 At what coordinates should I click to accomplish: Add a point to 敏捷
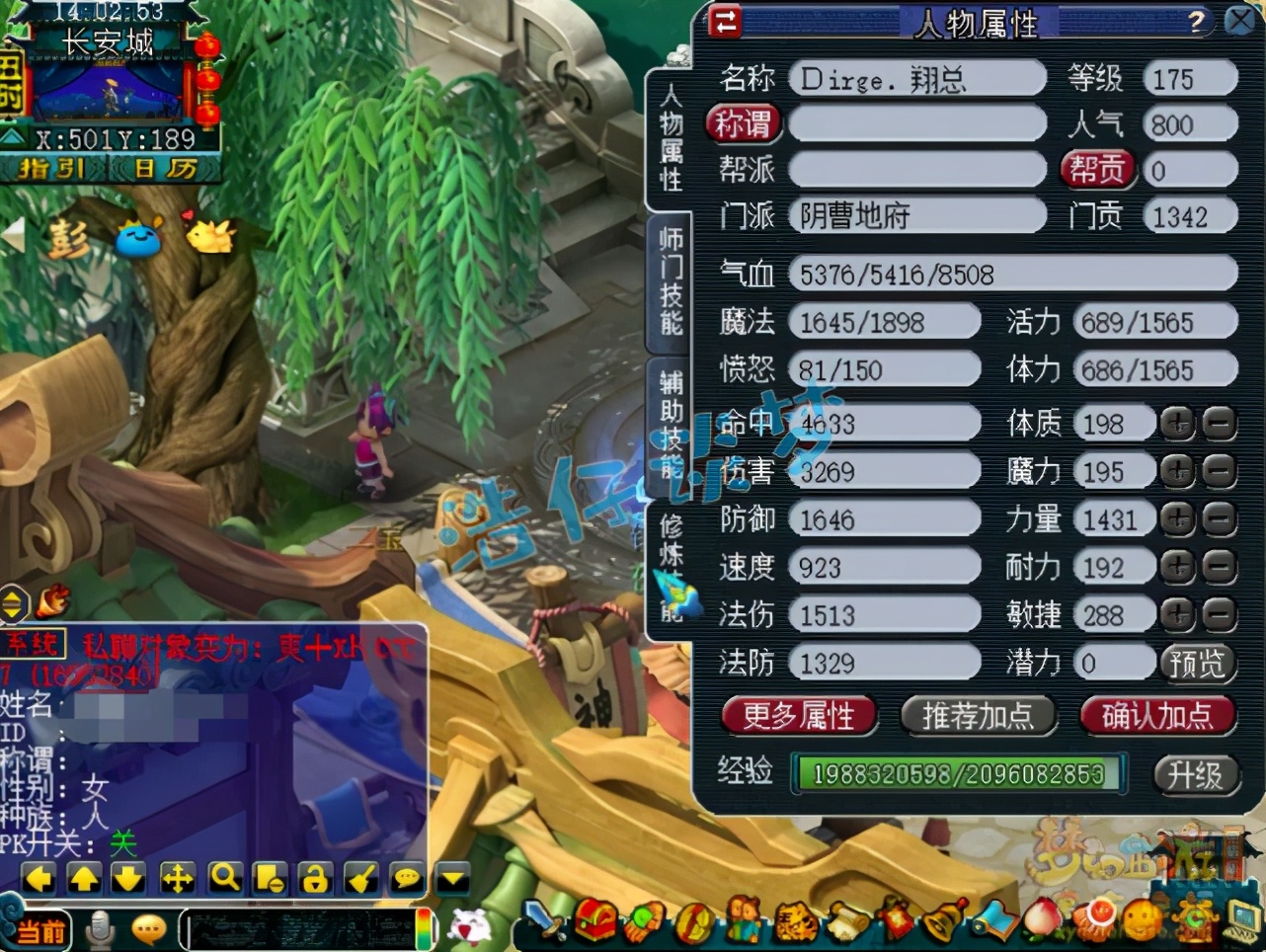1177,615
